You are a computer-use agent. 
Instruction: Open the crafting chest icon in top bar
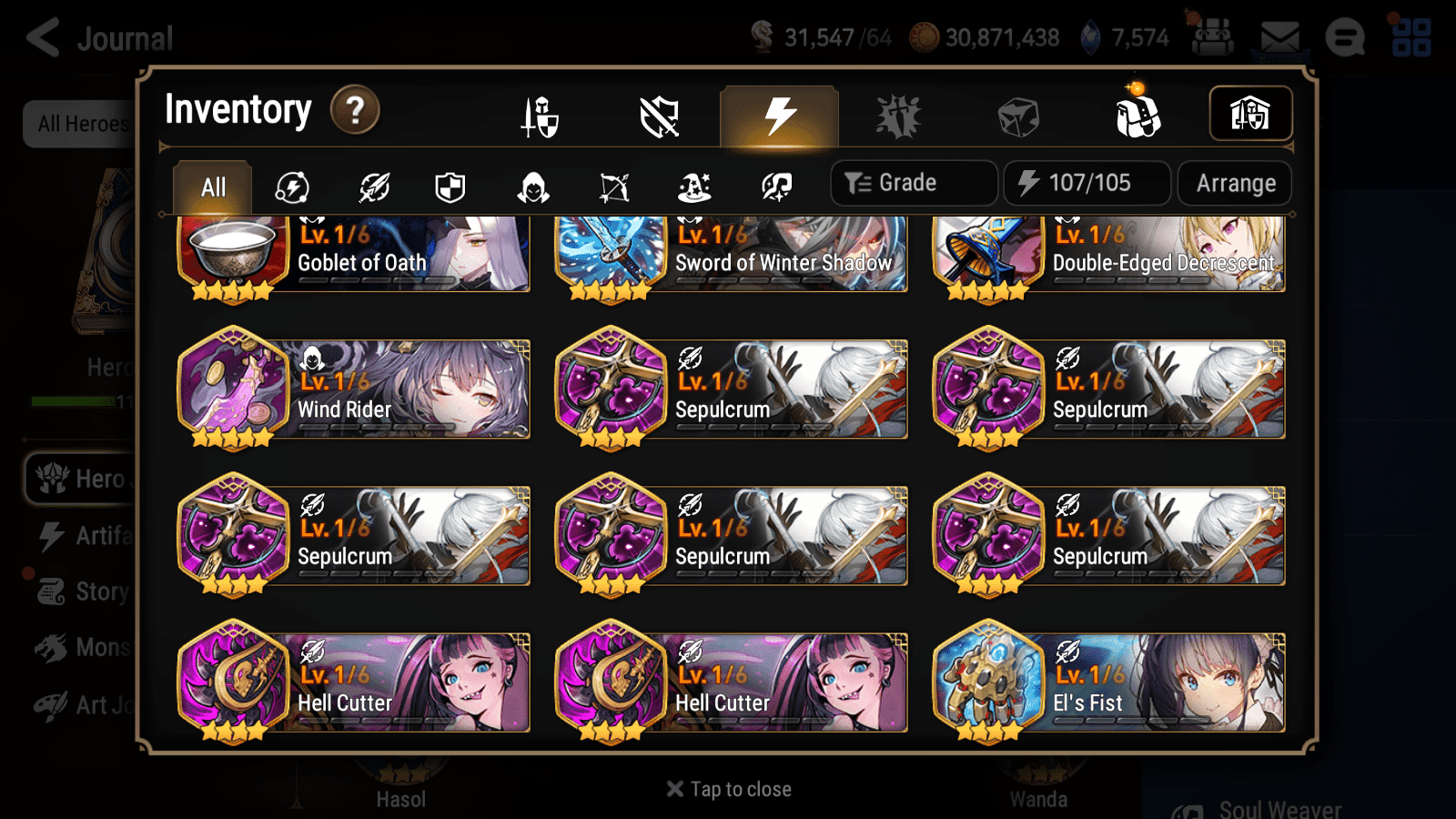click(x=1212, y=38)
